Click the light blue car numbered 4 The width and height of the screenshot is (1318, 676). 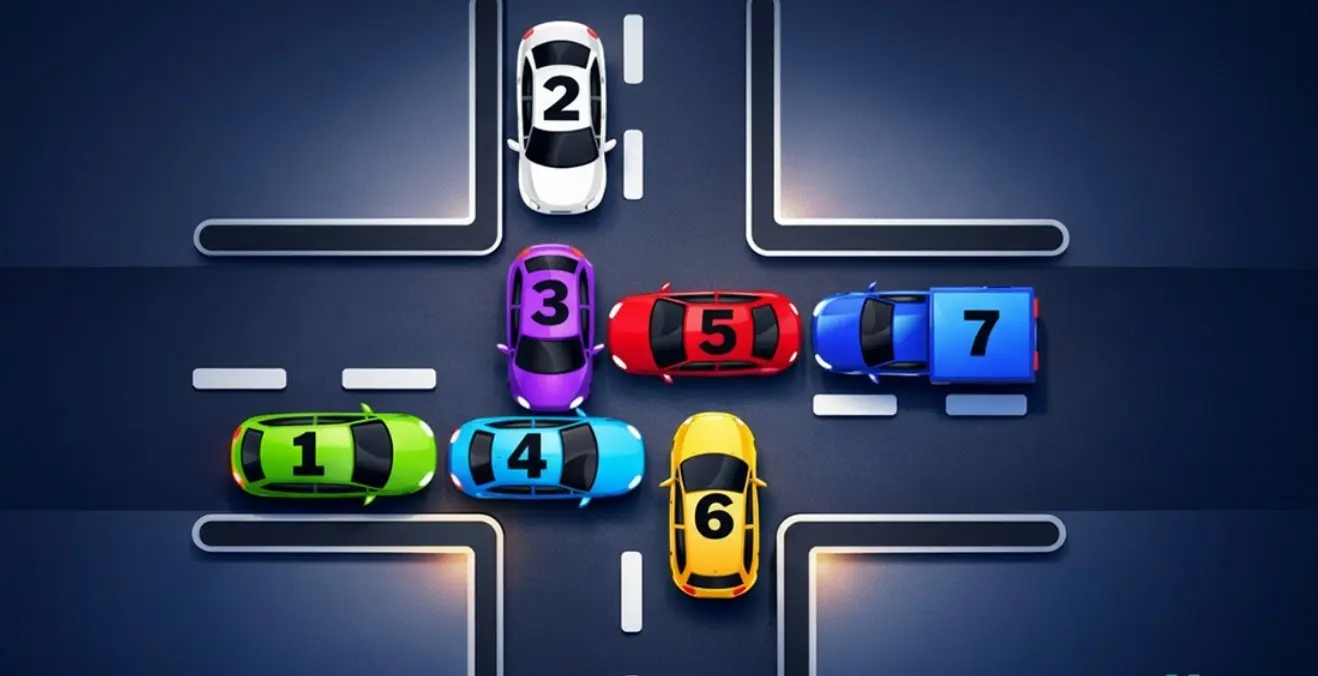546,456
